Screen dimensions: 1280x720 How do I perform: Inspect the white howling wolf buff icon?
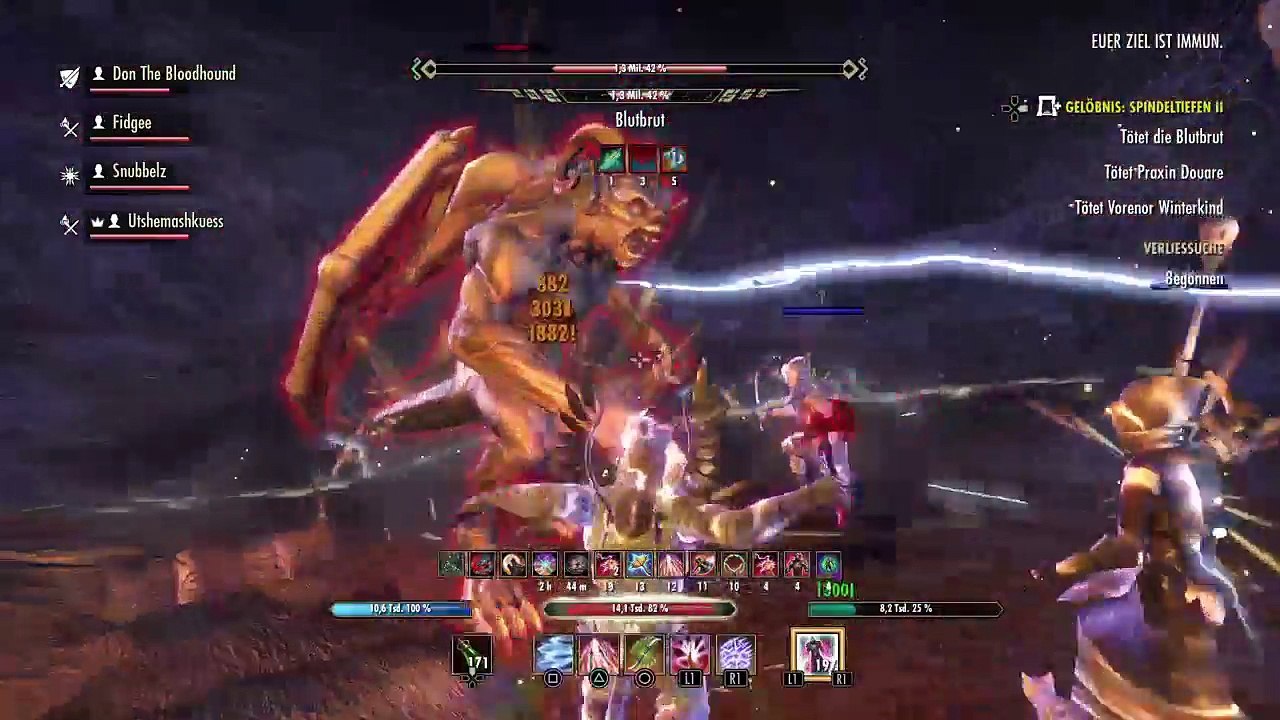click(x=513, y=565)
